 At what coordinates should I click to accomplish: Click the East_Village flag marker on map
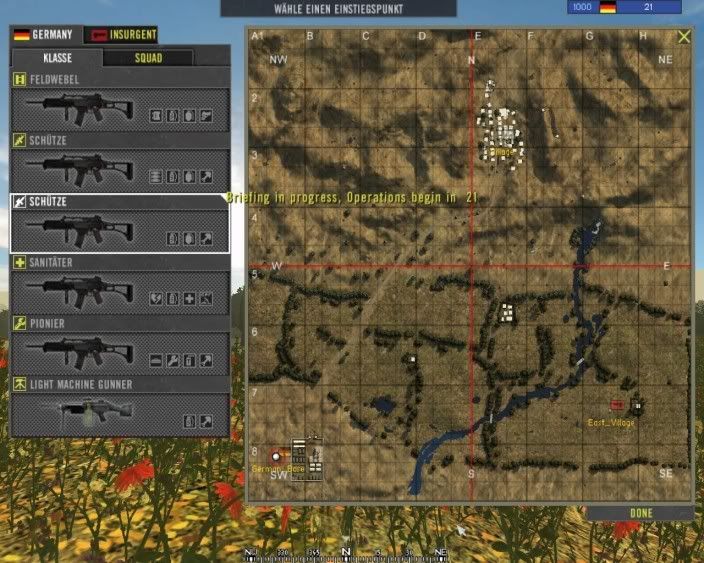(616, 404)
